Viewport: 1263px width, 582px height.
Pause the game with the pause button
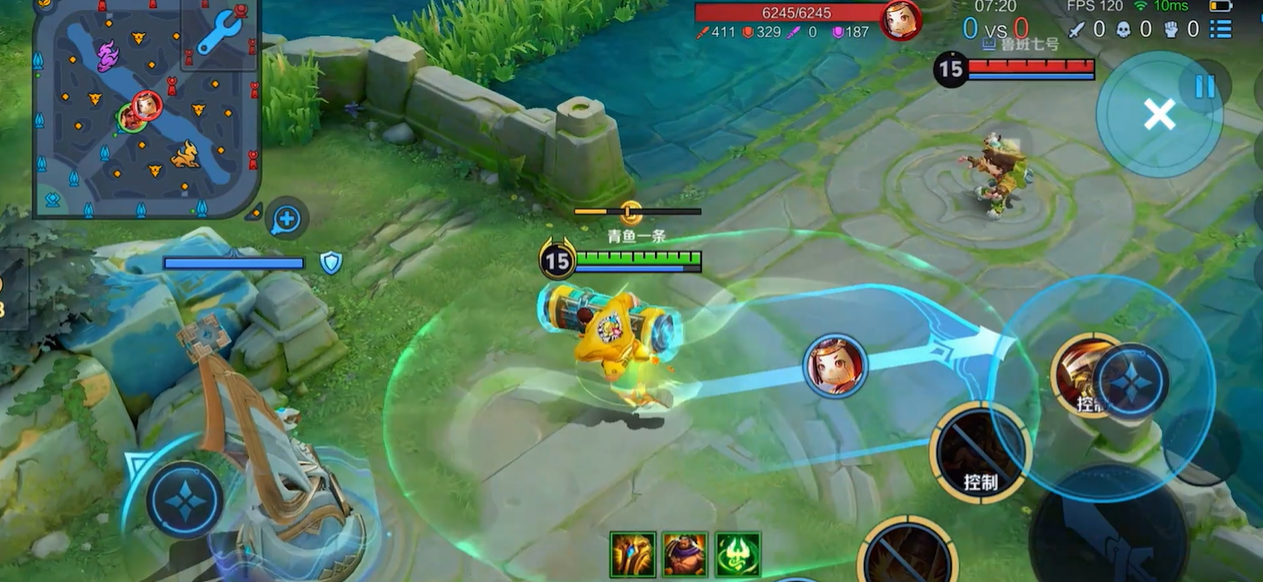point(1205,86)
